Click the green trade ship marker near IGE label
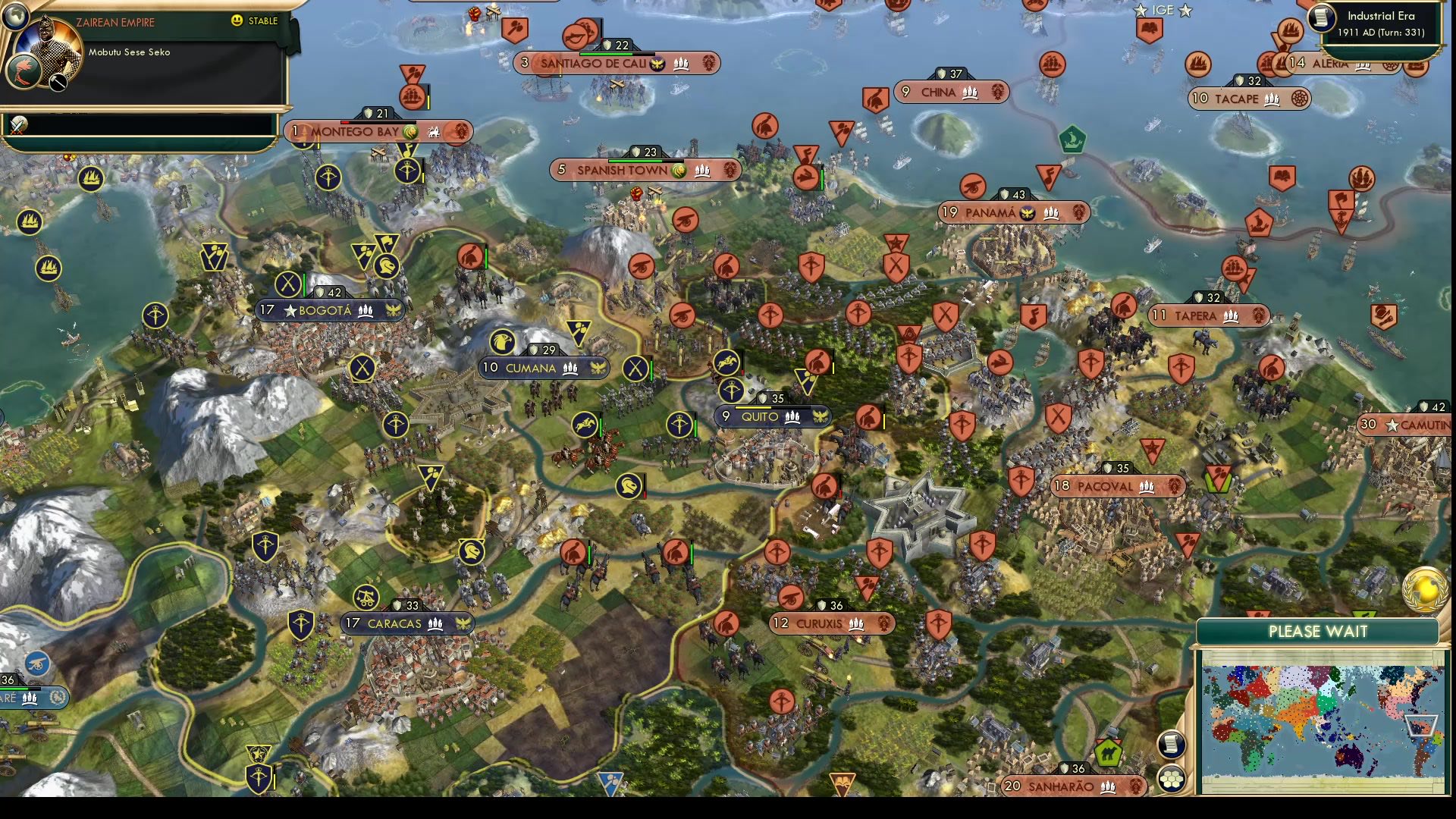 pyautogui.click(x=1072, y=140)
